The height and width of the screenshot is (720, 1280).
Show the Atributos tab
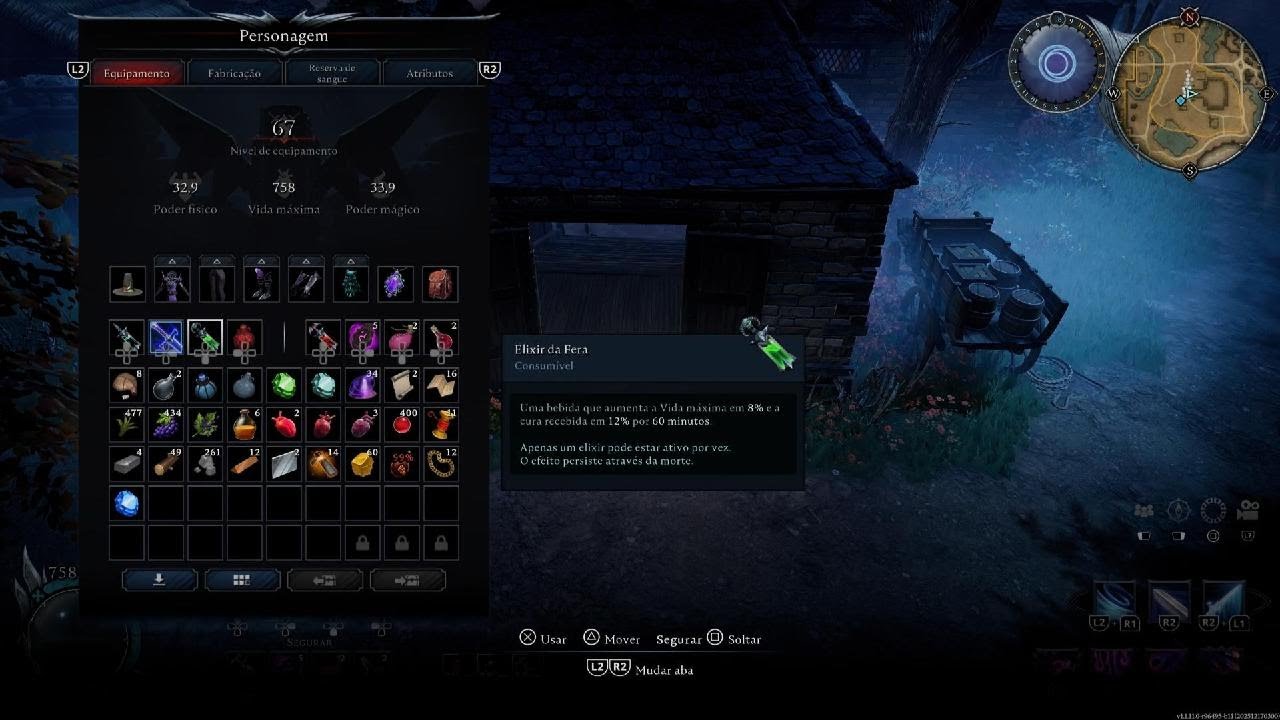[x=429, y=73]
